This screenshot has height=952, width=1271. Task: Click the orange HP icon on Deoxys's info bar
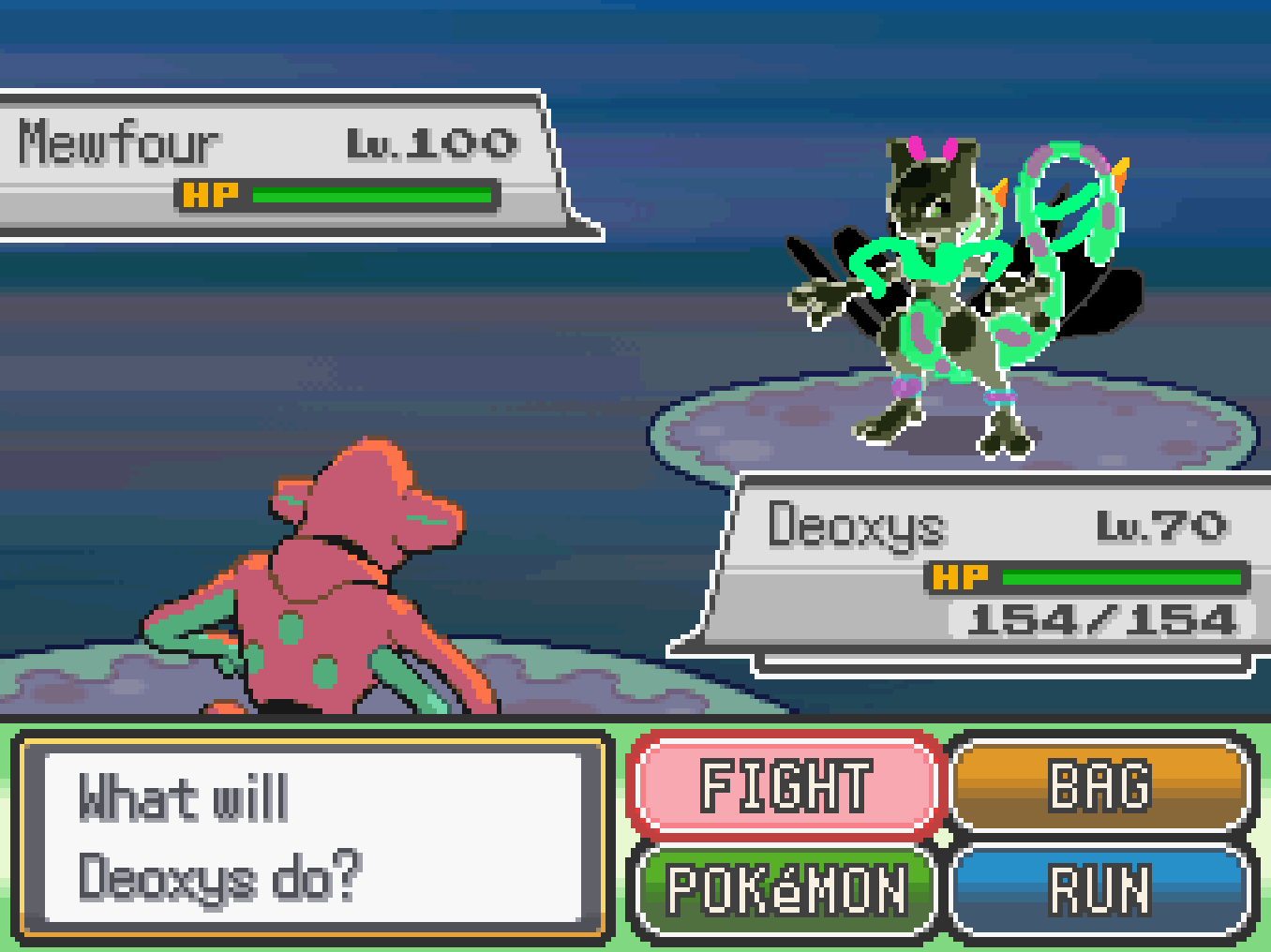[x=960, y=576]
